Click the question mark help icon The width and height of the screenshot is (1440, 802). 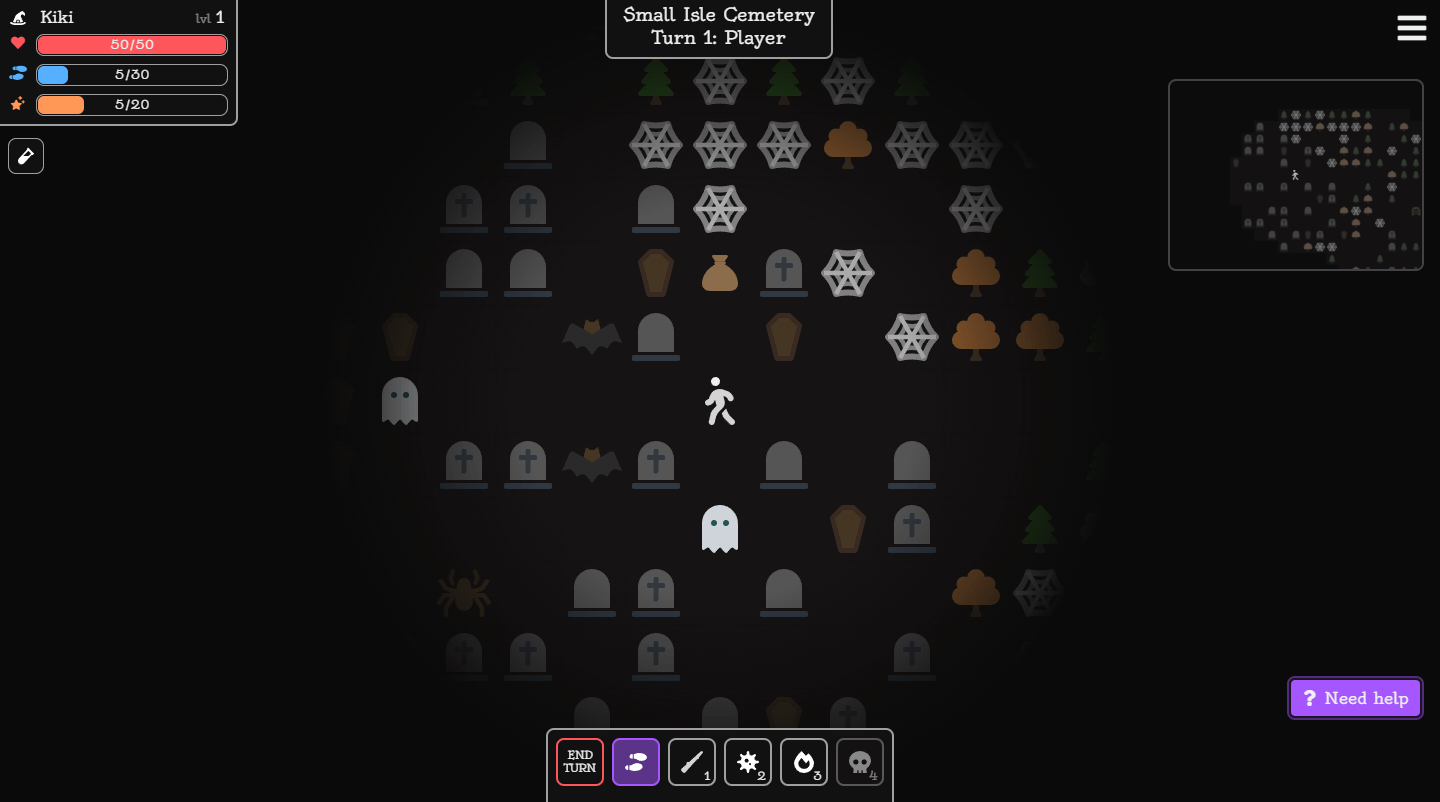(1310, 697)
